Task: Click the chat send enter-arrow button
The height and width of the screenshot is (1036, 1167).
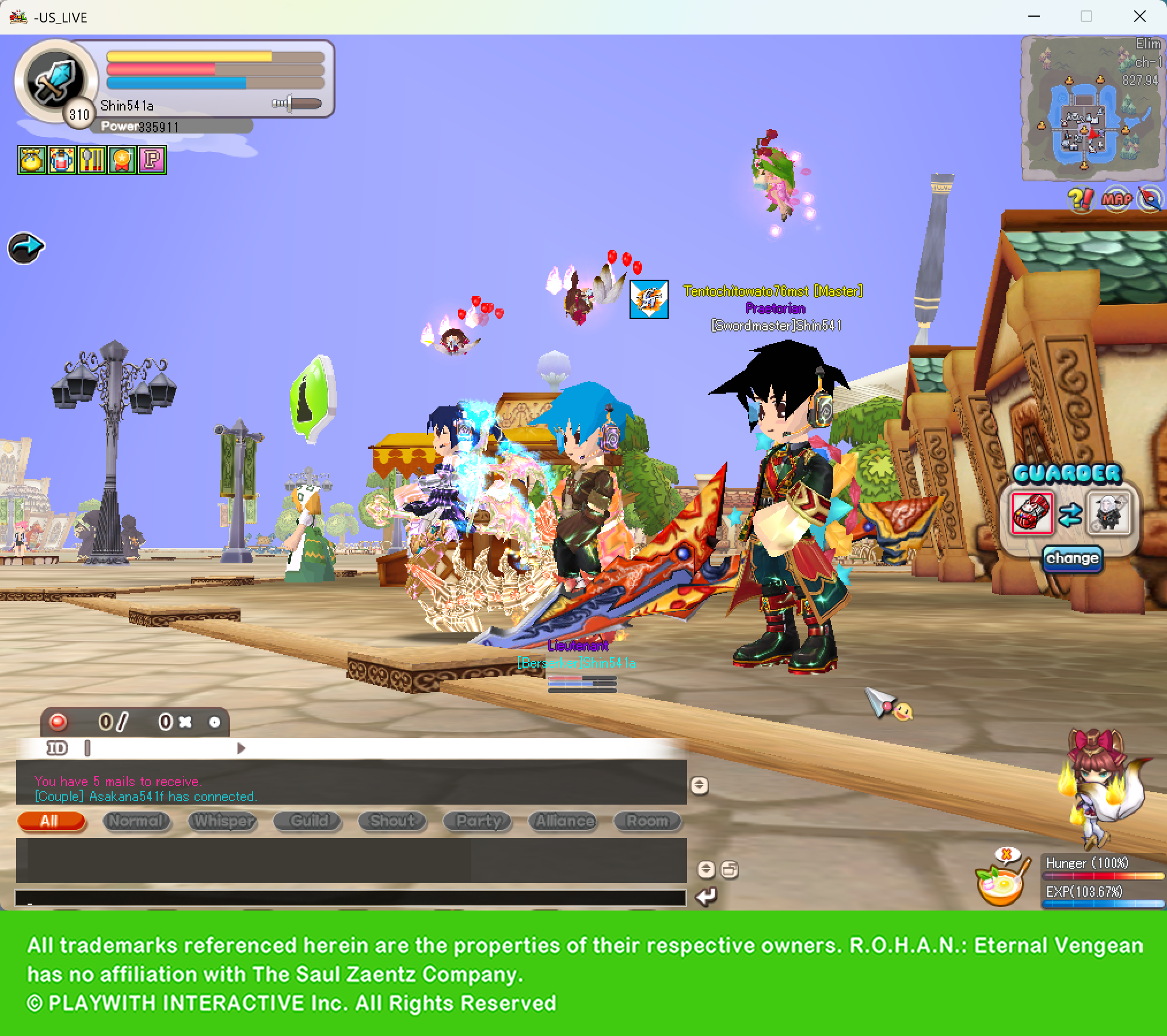Action: pos(706,897)
